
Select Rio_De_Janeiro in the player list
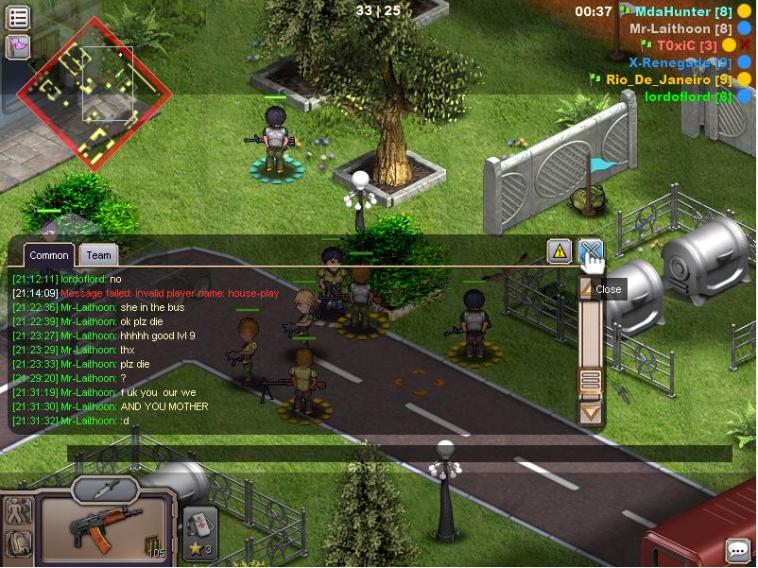click(669, 79)
